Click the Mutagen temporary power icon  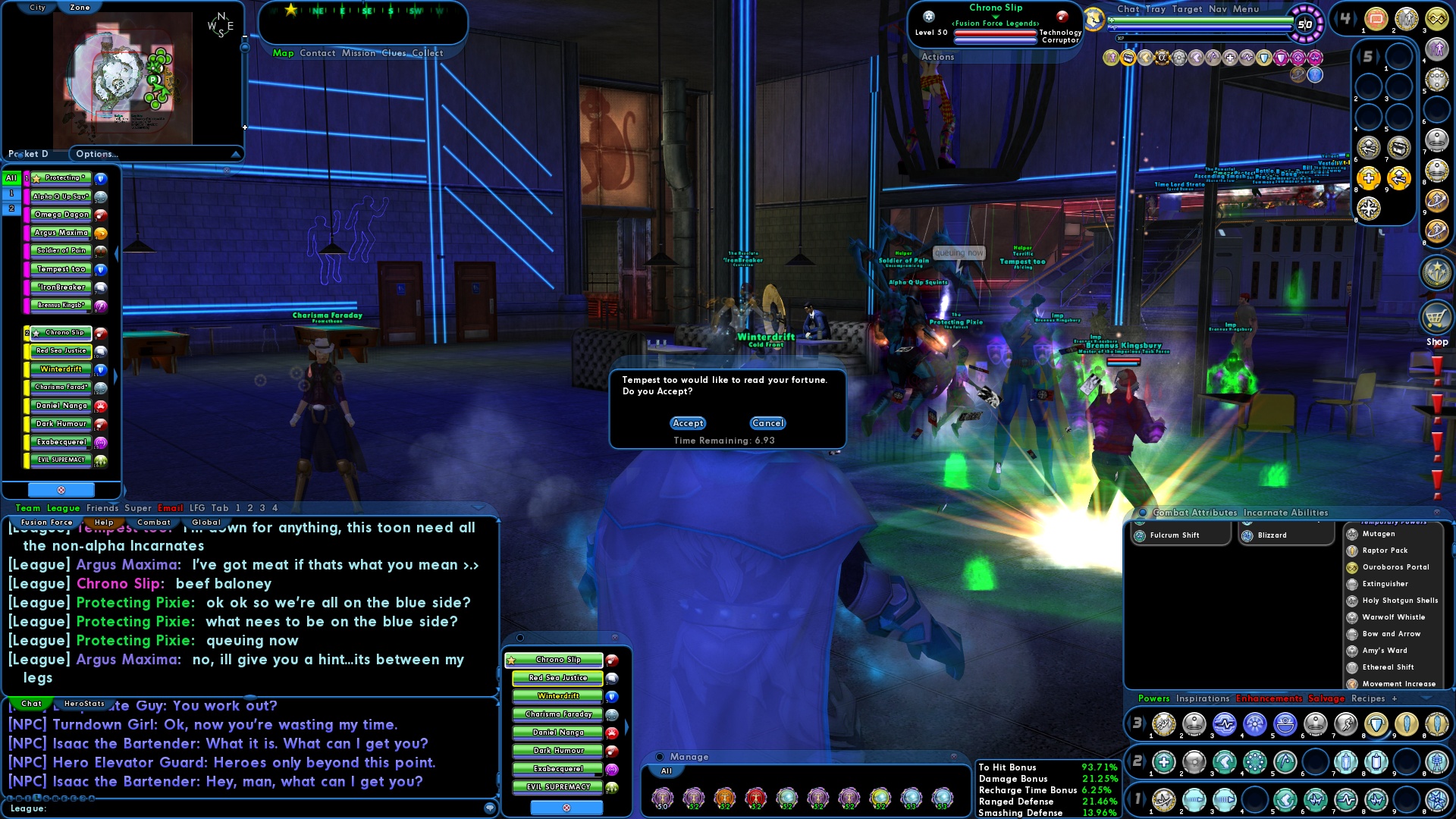pyautogui.click(x=1353, y=534)
